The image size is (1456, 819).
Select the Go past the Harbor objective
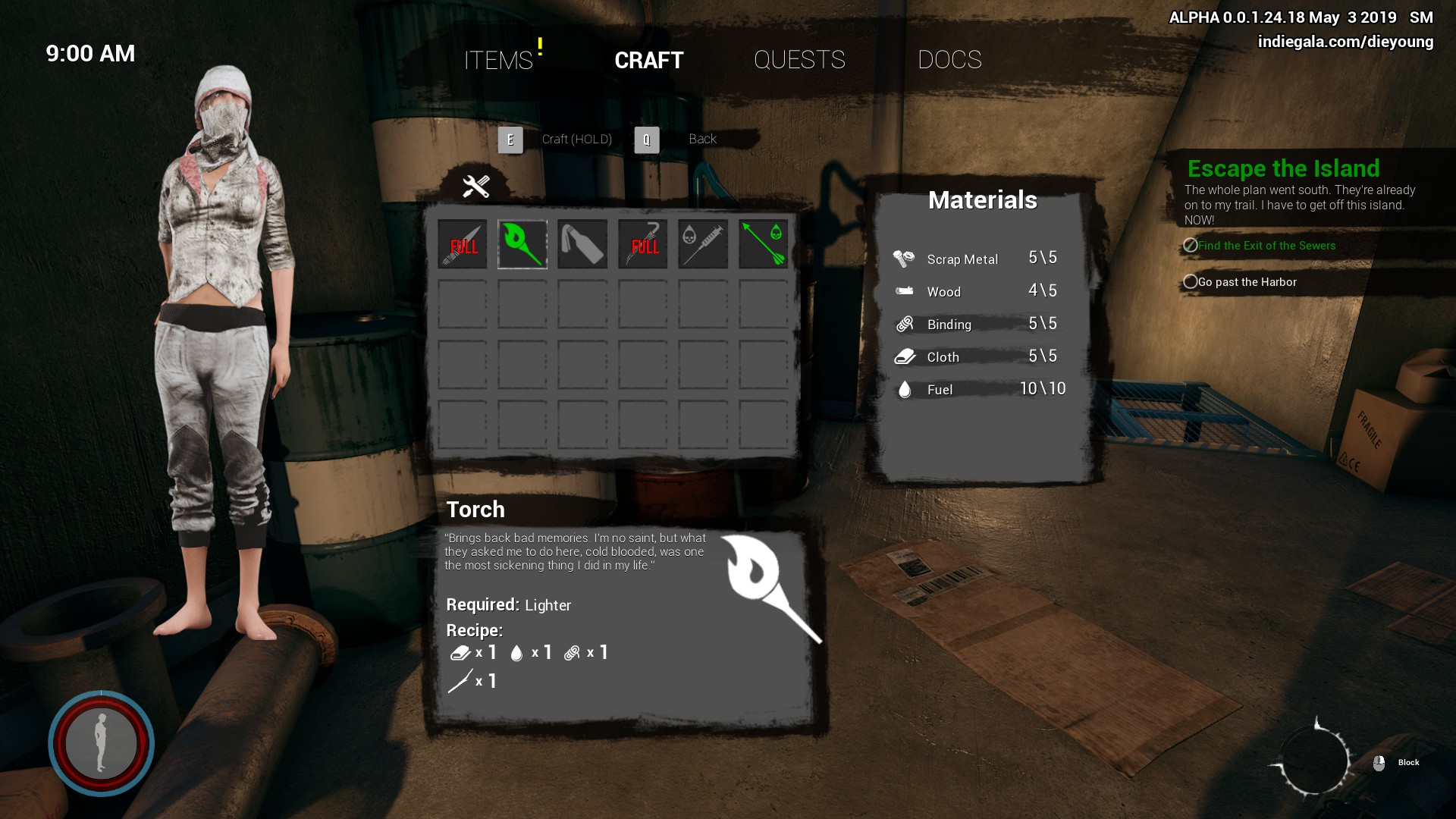point(1247,282)
